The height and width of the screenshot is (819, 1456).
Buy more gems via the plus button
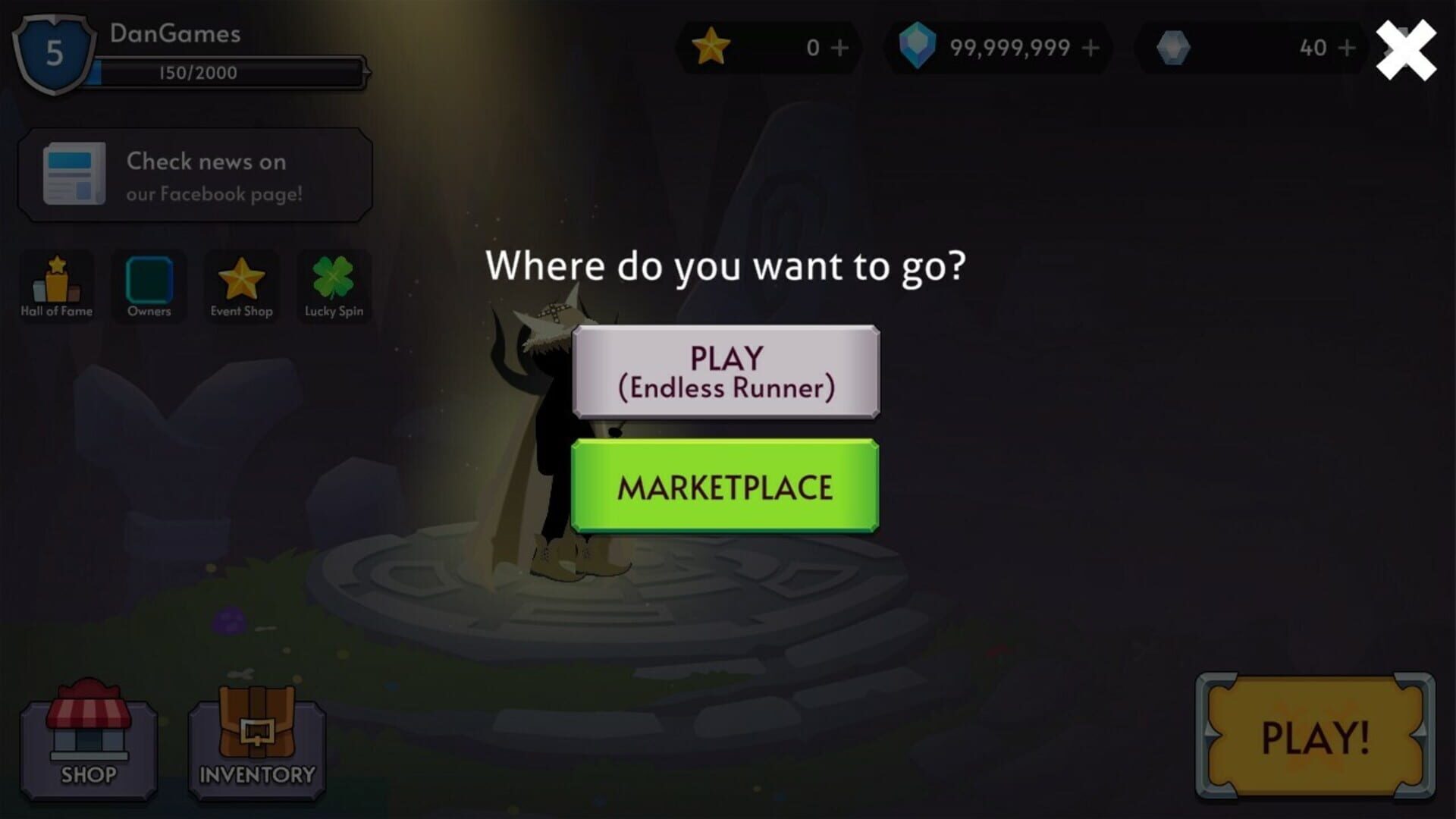click(1090, 49)
